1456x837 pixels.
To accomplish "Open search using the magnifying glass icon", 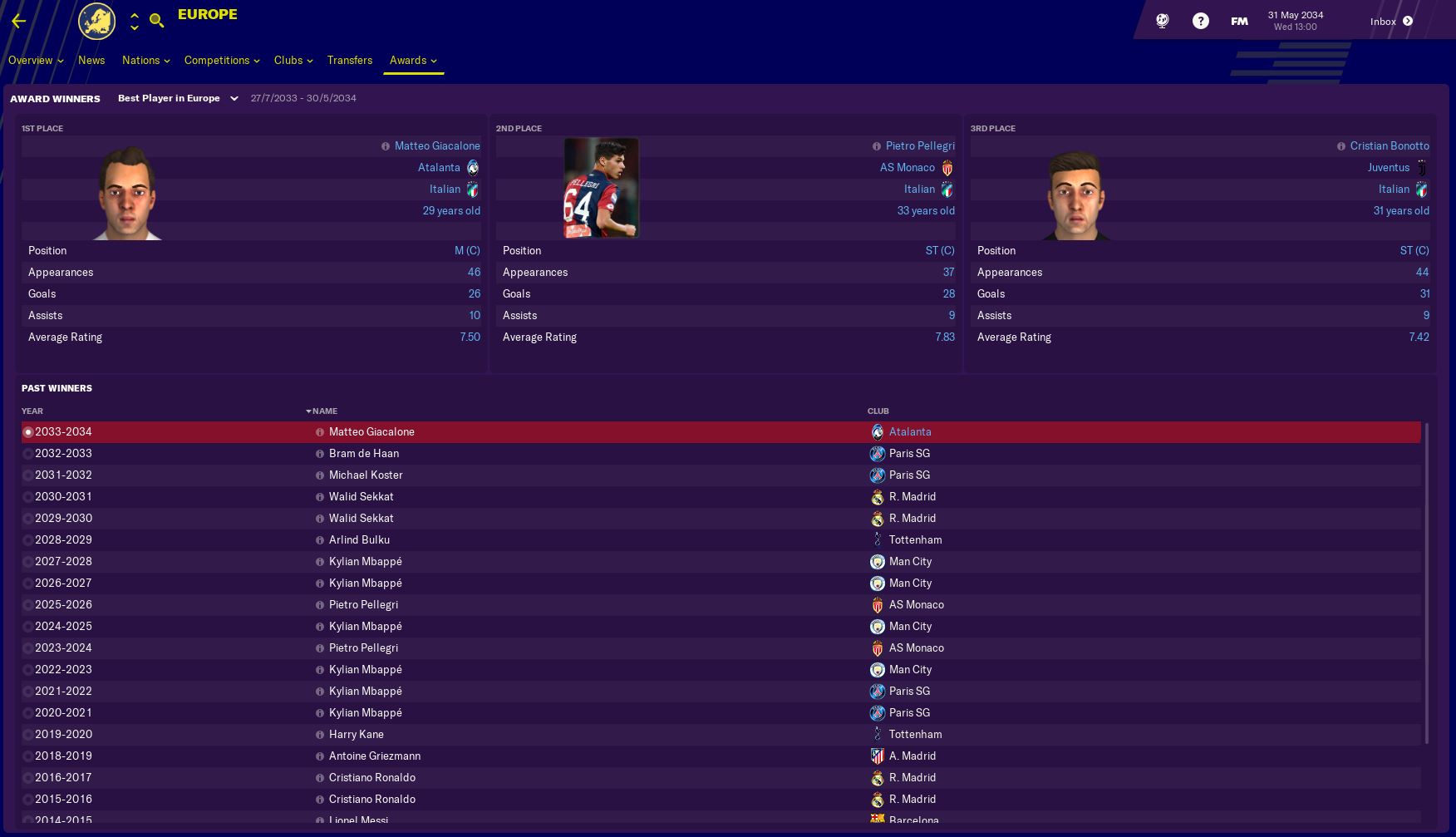I will [157, 20].
